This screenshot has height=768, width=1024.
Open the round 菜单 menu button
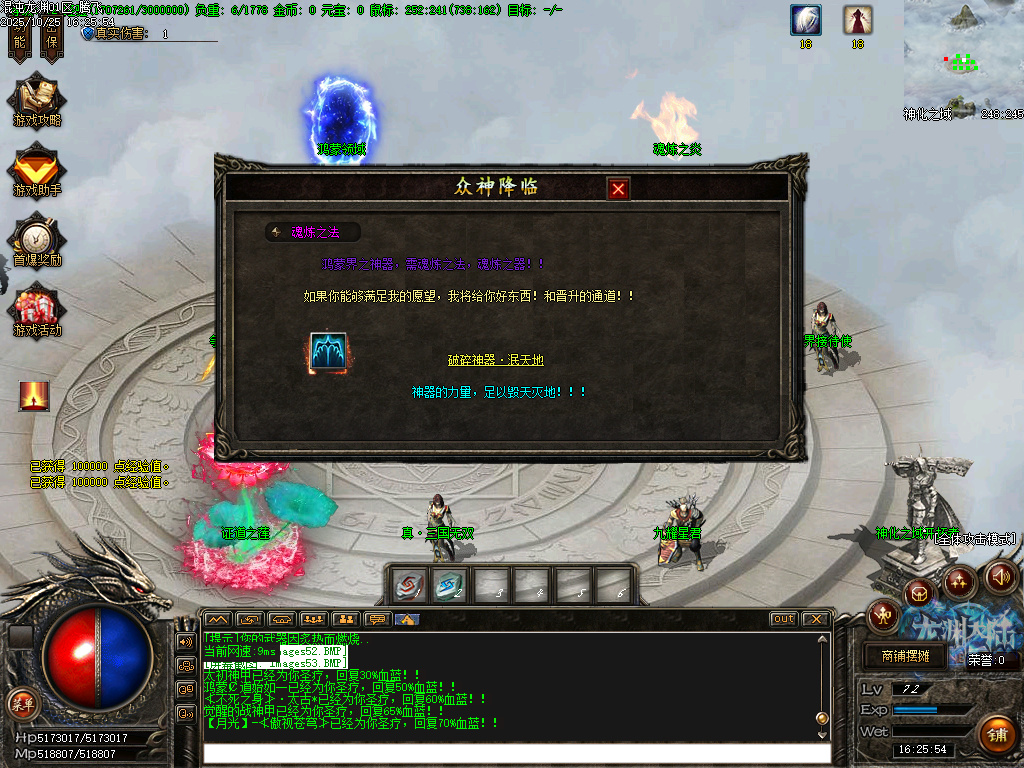(22, 703)
